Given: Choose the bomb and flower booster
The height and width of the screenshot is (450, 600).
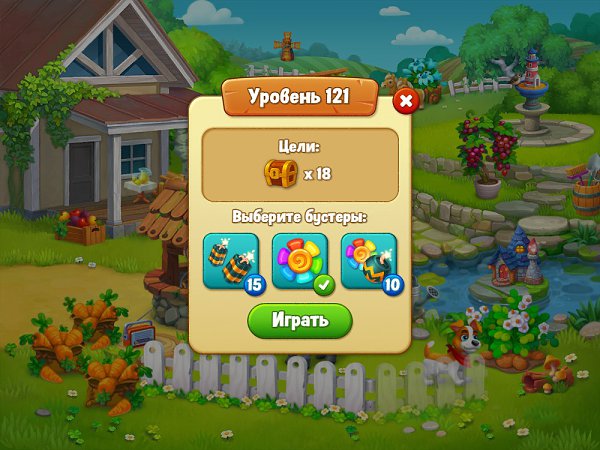Looking at the screenshot, I should pos(368,260).
